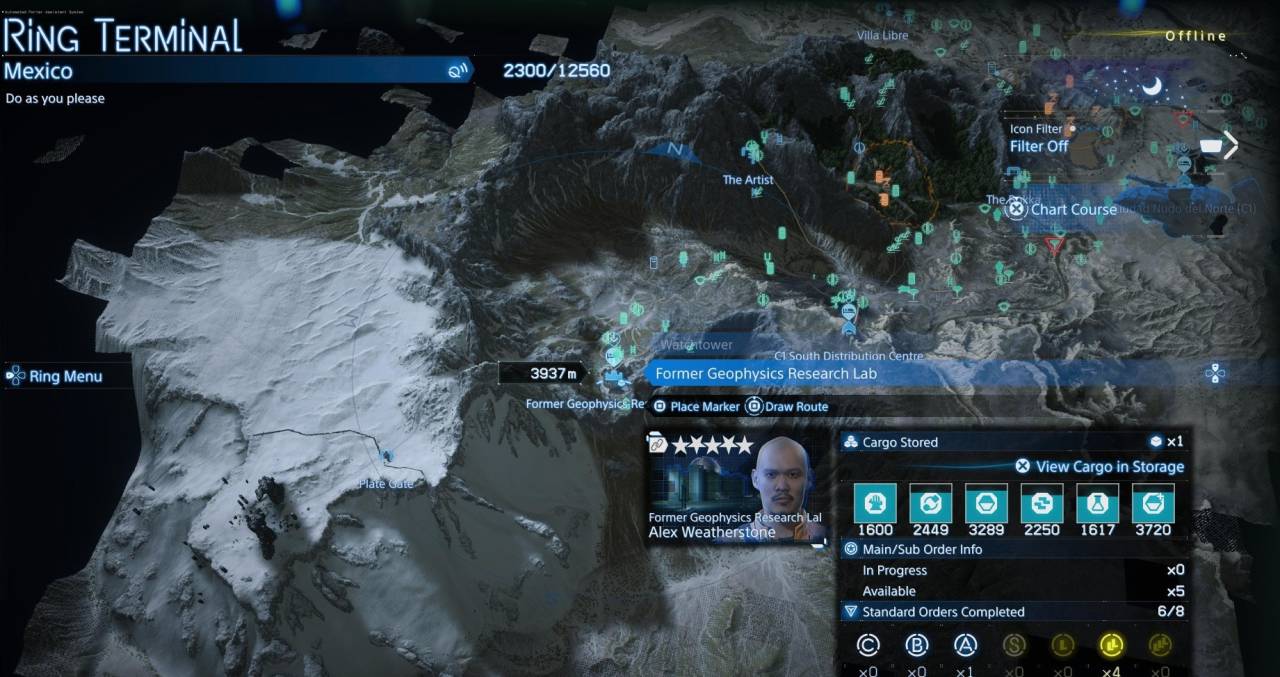Screen dimensions: 1280x677
Task: Expand the Standard Orders Completed section
Action: [942, 612]
